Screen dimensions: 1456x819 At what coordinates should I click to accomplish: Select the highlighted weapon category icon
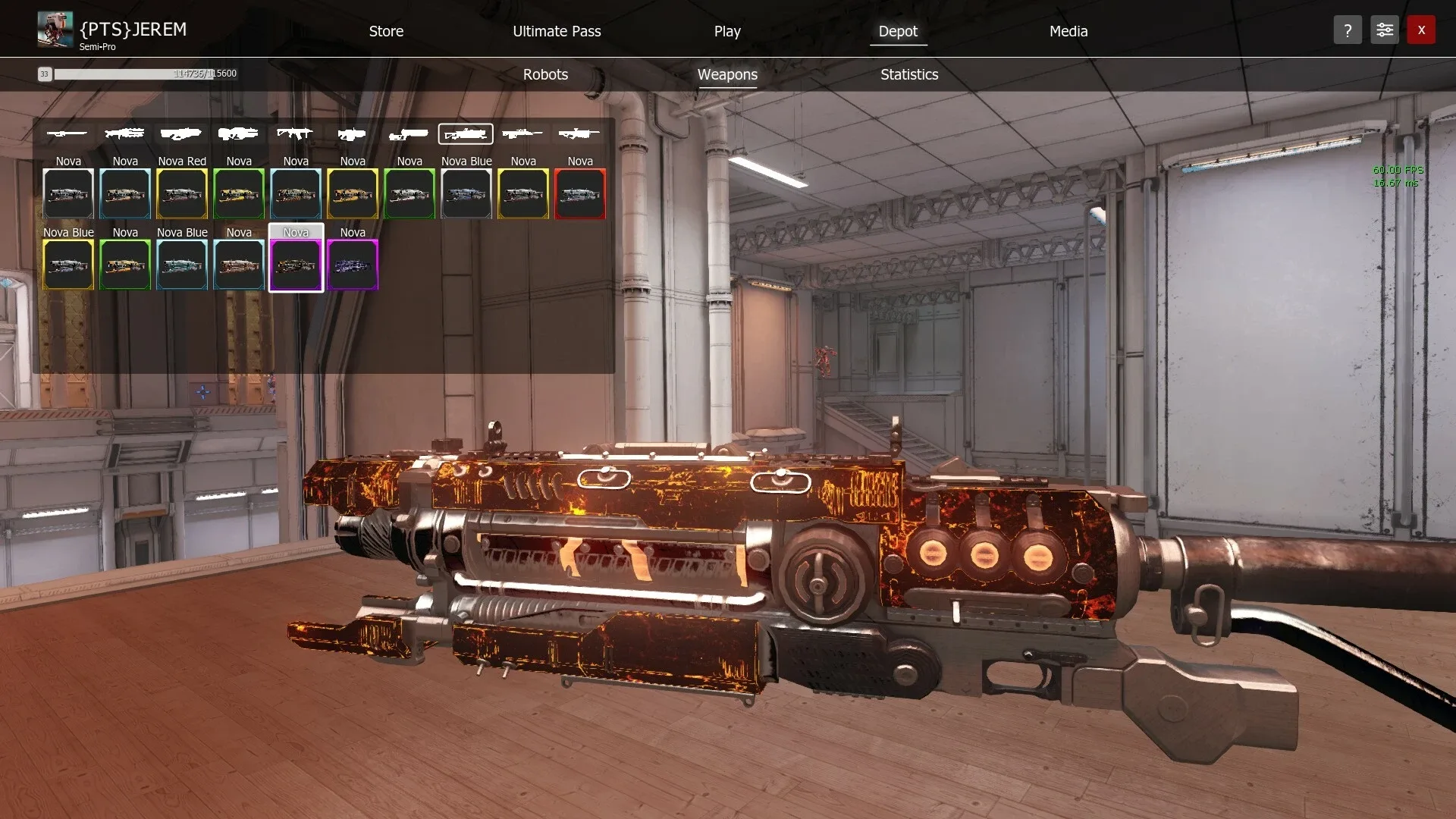tap(466, 134)
